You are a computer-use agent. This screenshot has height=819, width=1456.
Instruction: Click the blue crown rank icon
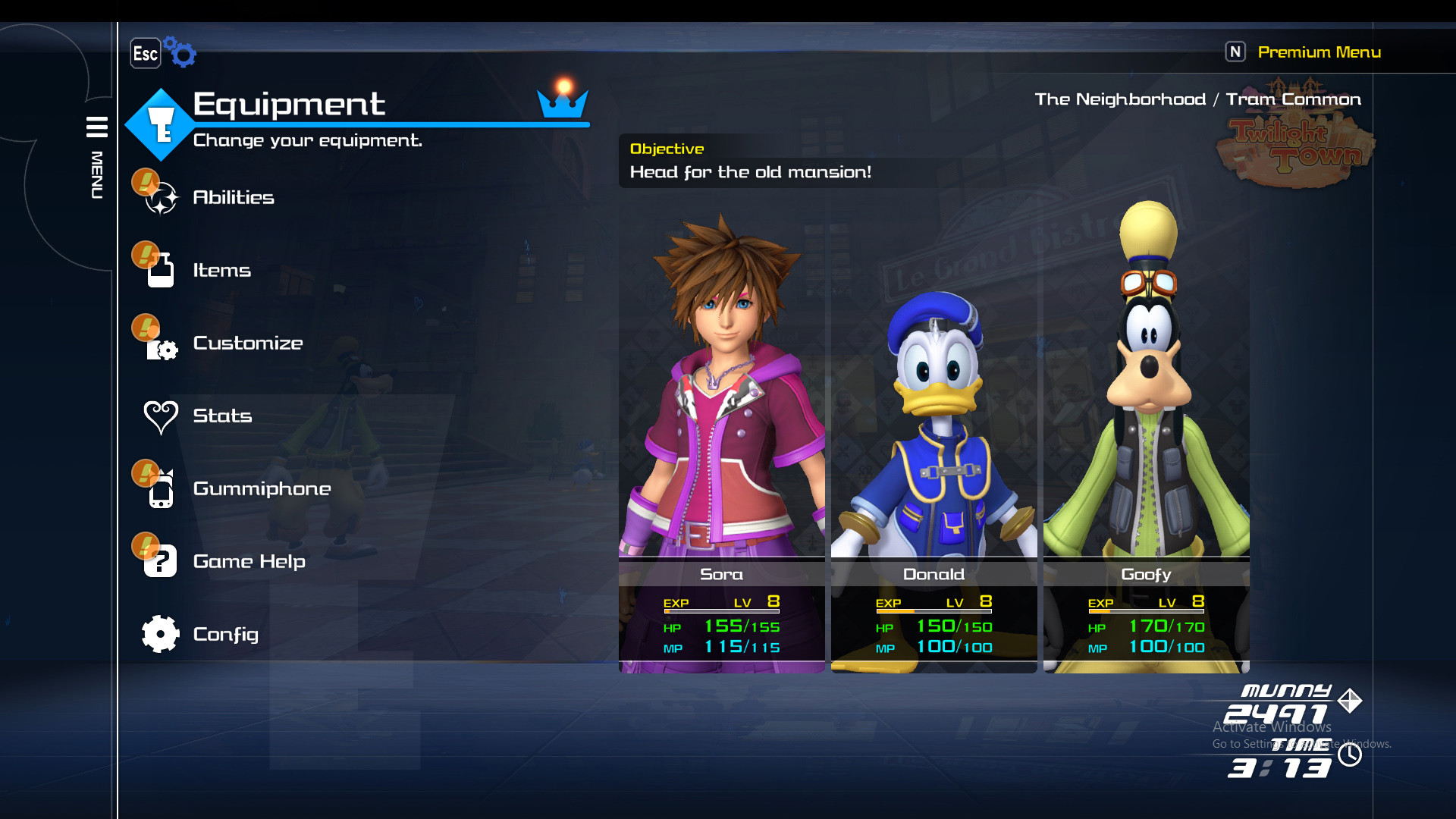click(x=562, y=106)
